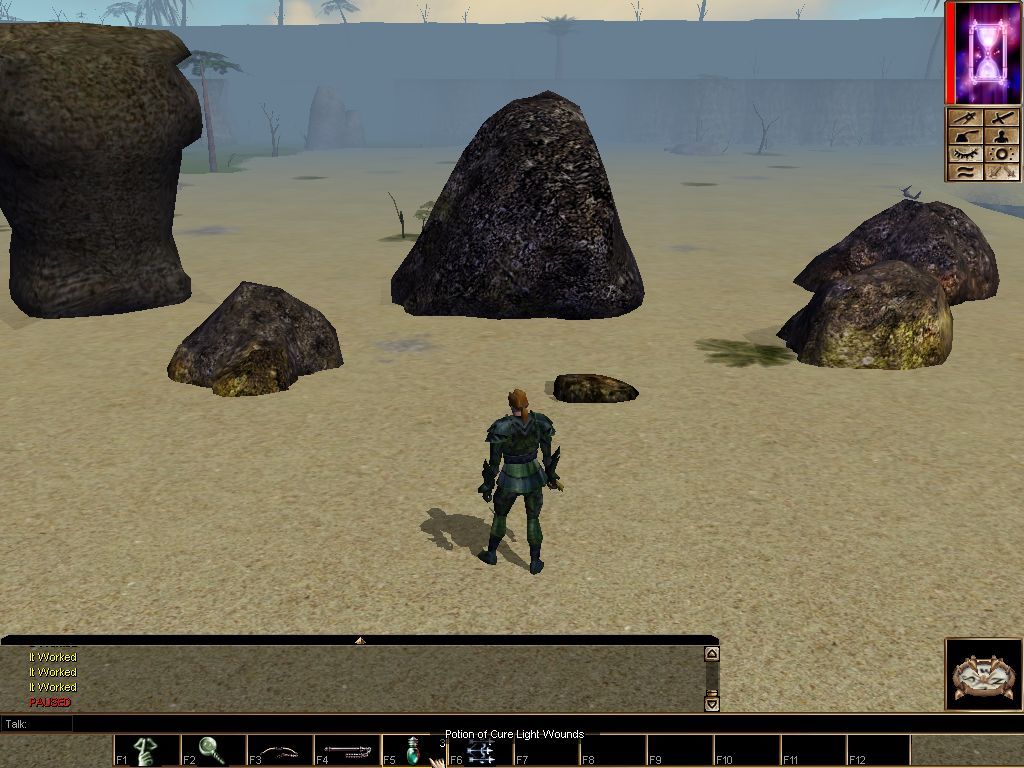Open the closed-eye rest icon
1024x768 pixels.
click(x=964, y=154)
